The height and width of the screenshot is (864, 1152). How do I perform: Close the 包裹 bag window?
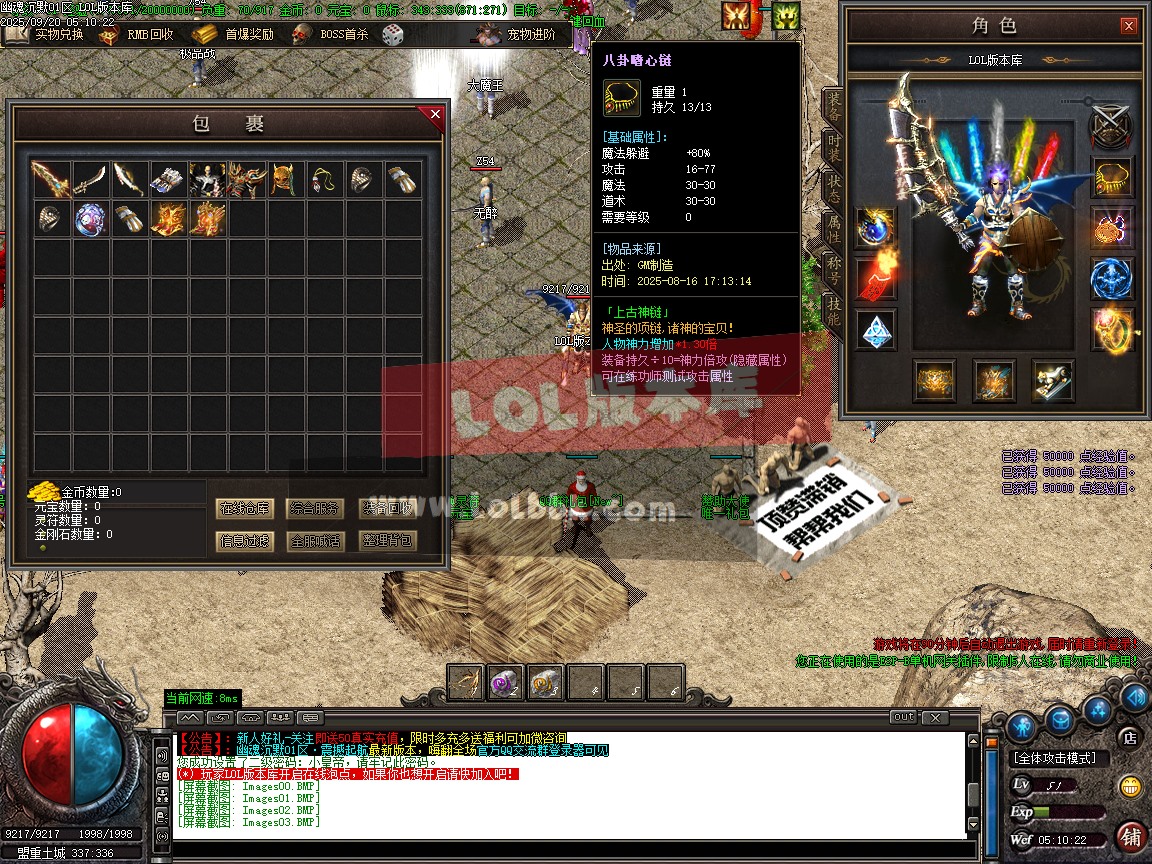(435, 115)
